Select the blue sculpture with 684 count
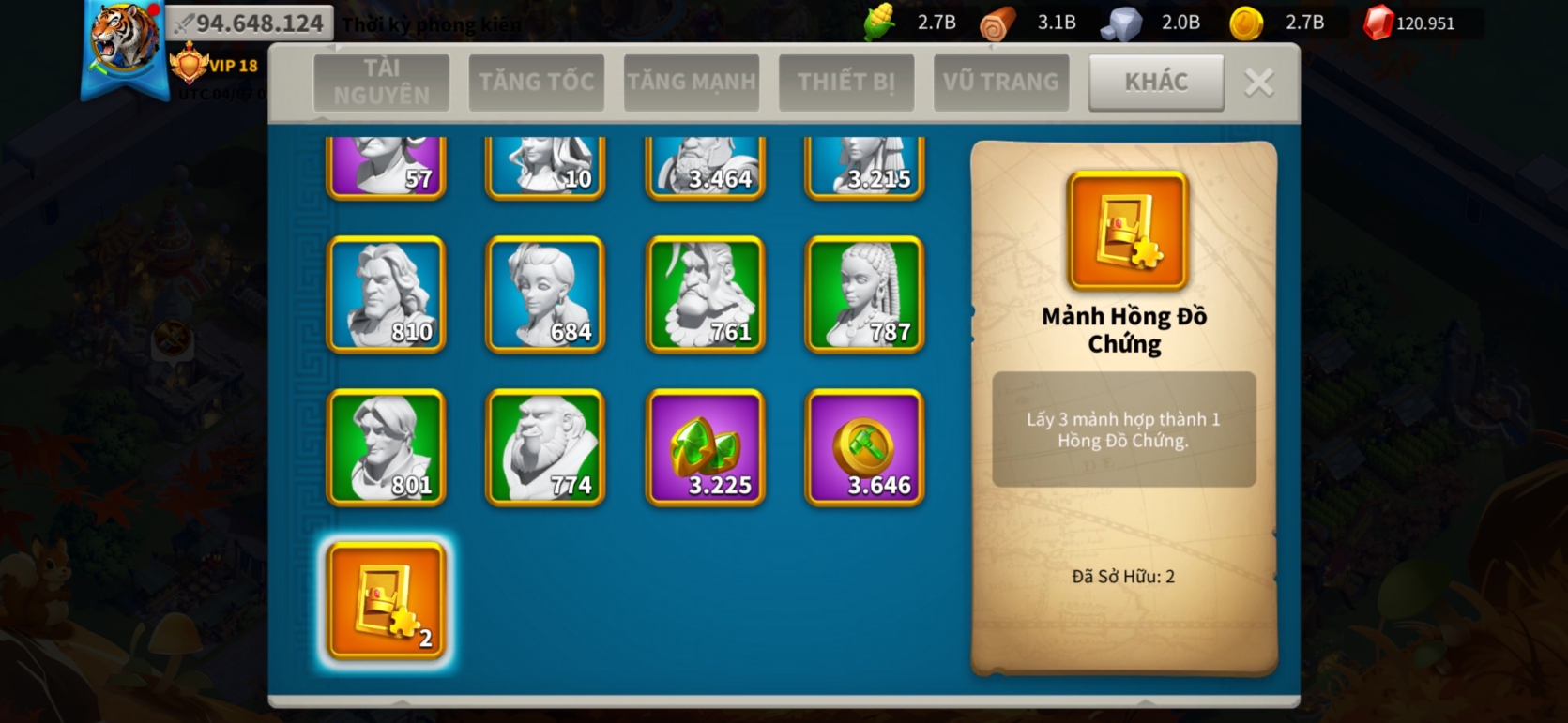 545,294
